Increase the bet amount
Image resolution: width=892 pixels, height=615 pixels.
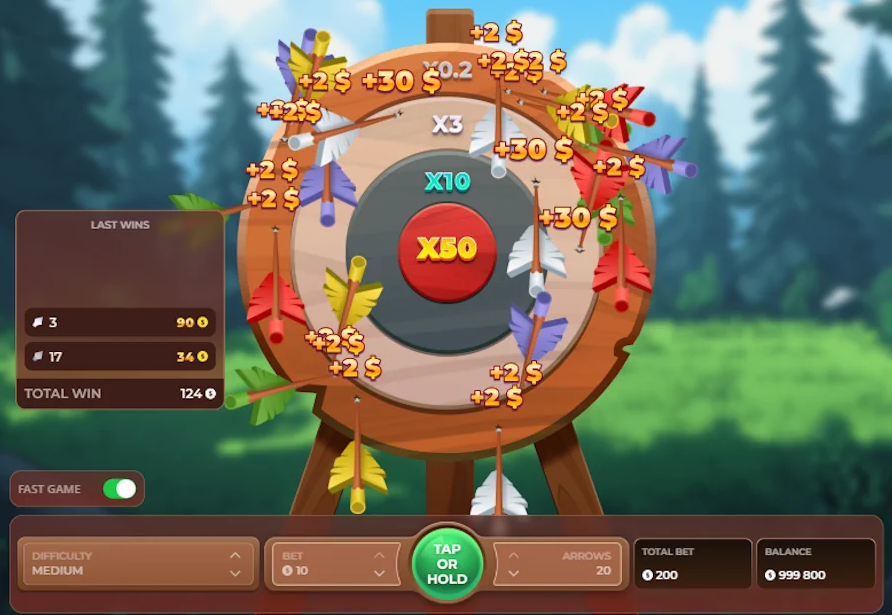[380, 555]
